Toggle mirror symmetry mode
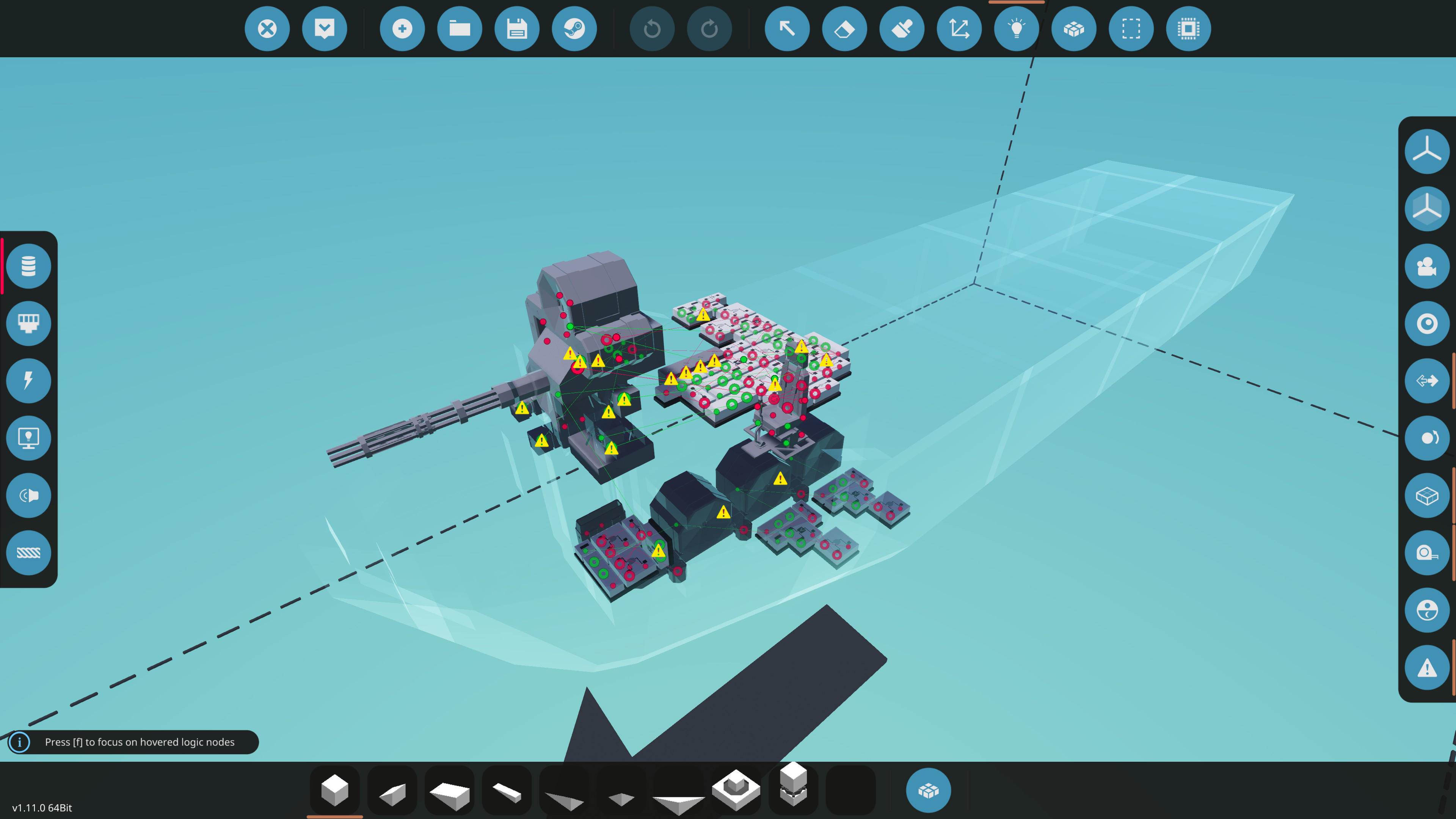The width and height of the screenshot is (1456, 819). tap(1427, 380)
